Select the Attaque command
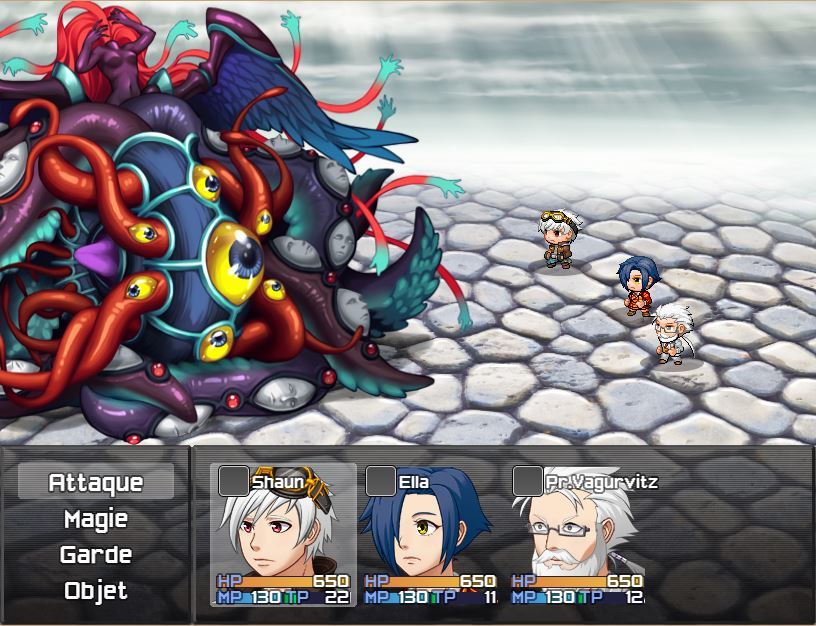This screenshot has height=626, width=816. point(96,483)
